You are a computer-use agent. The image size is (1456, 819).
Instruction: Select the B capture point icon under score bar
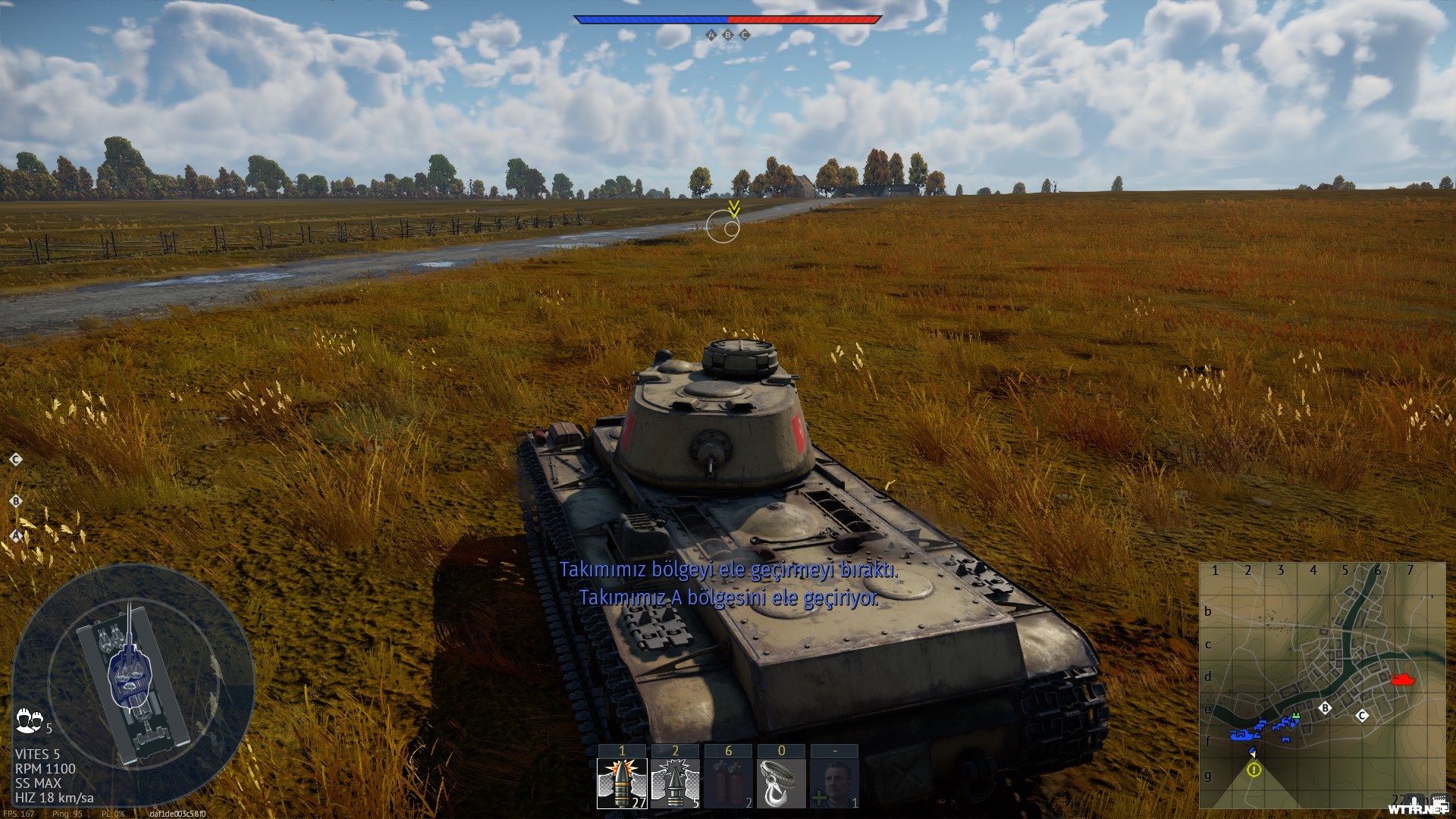728,35
